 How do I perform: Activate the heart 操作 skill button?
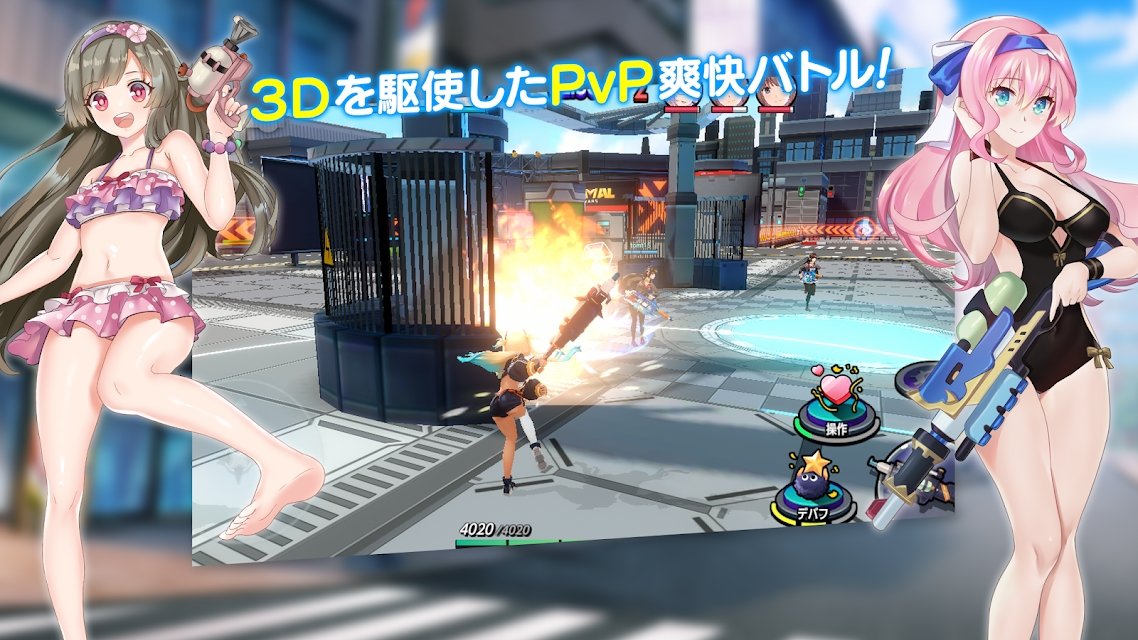(834, 406)
